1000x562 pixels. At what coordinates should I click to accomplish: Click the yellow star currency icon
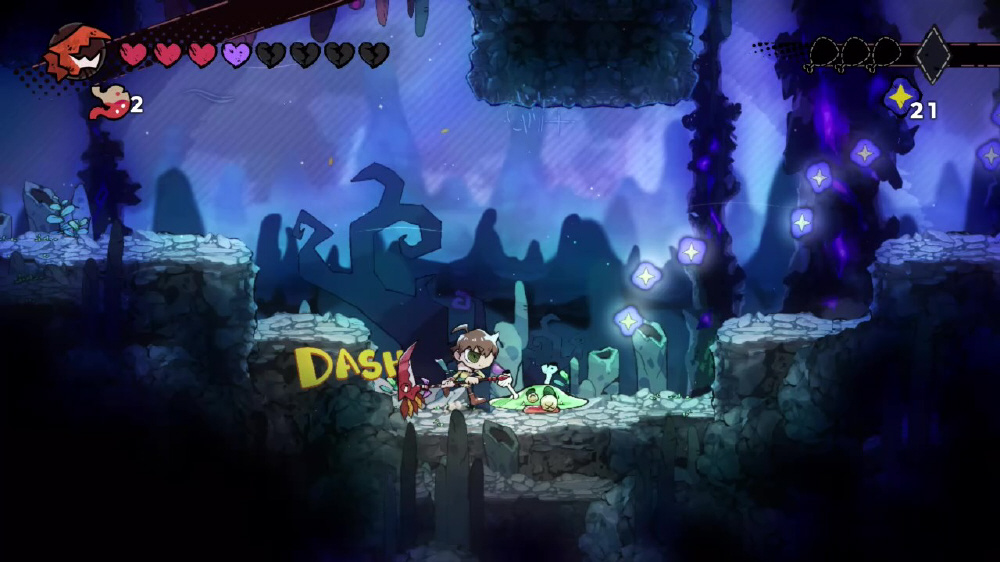901,97
